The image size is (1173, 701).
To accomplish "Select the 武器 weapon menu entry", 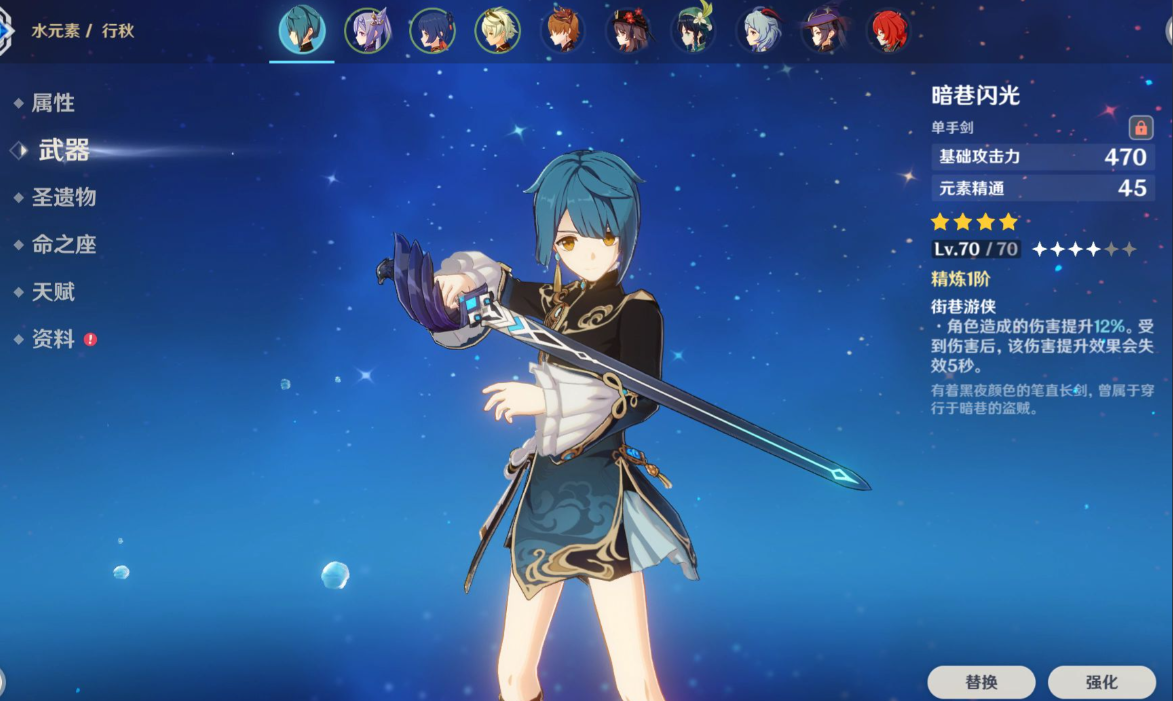I will (64, 150).
